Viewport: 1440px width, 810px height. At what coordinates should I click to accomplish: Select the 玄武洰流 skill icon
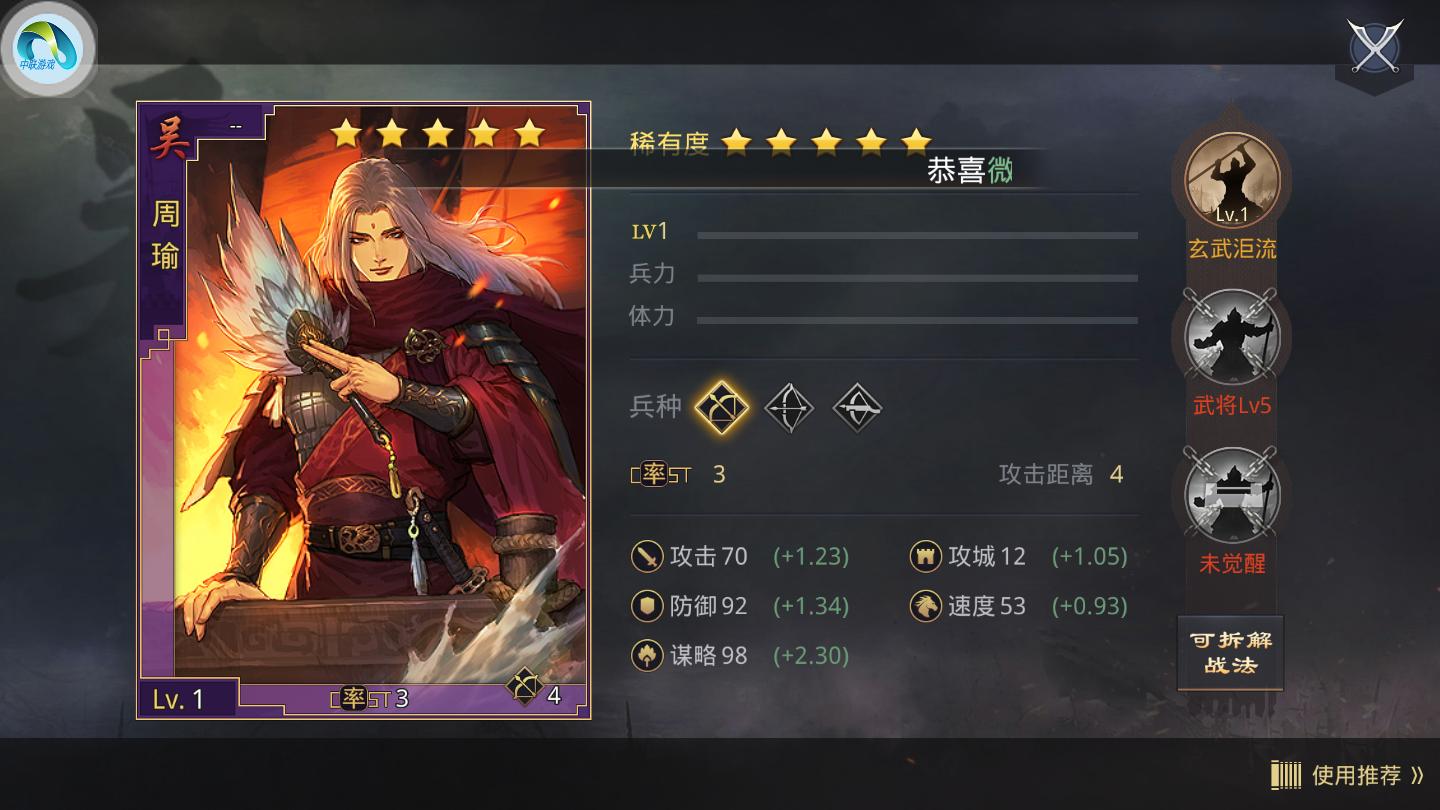click(1232, 180)
